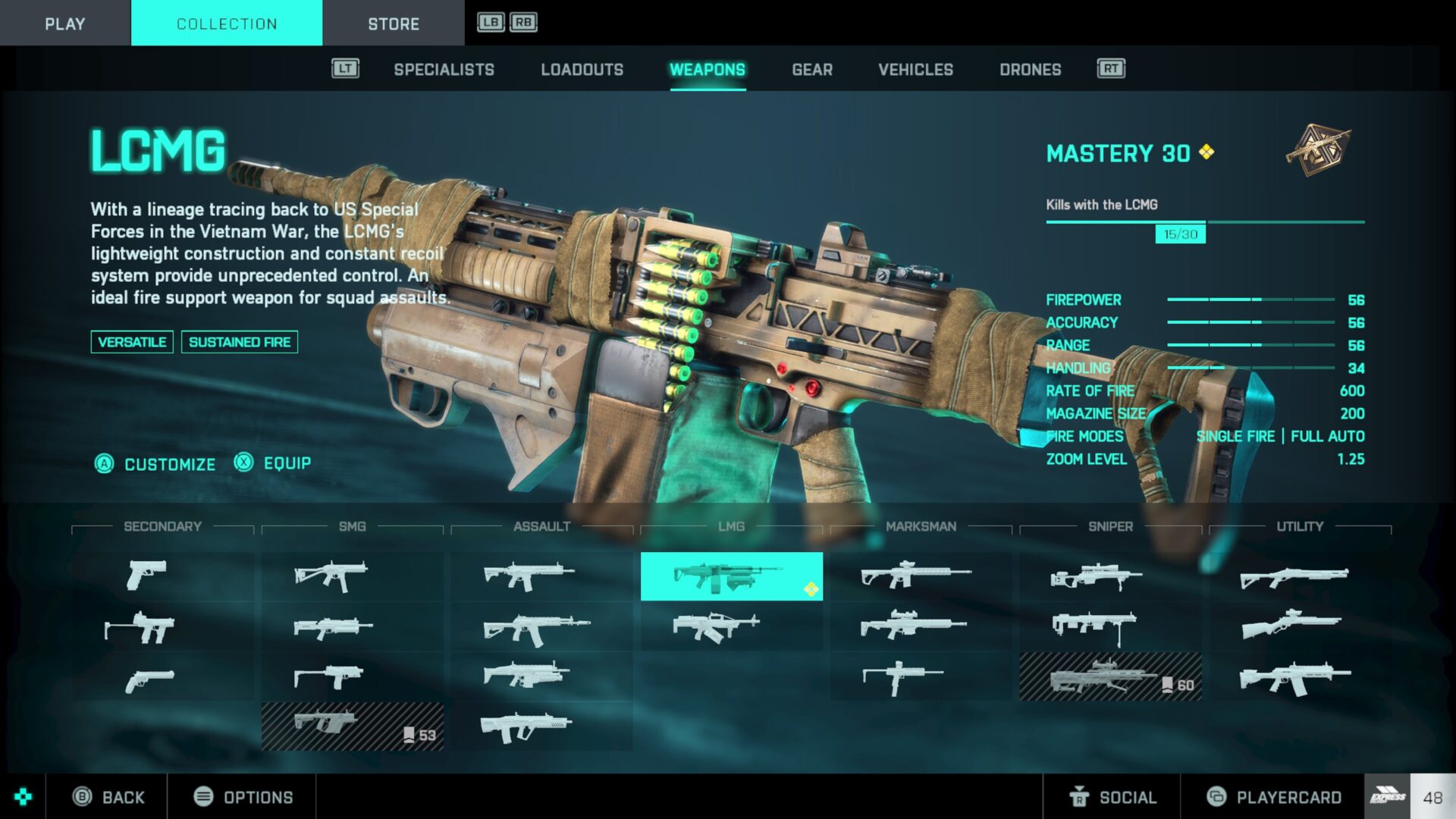Viewport: 1456px width, 819px height.
Task: Select the Specialists category
Action: pyautogui.click(x=444, y=70)
